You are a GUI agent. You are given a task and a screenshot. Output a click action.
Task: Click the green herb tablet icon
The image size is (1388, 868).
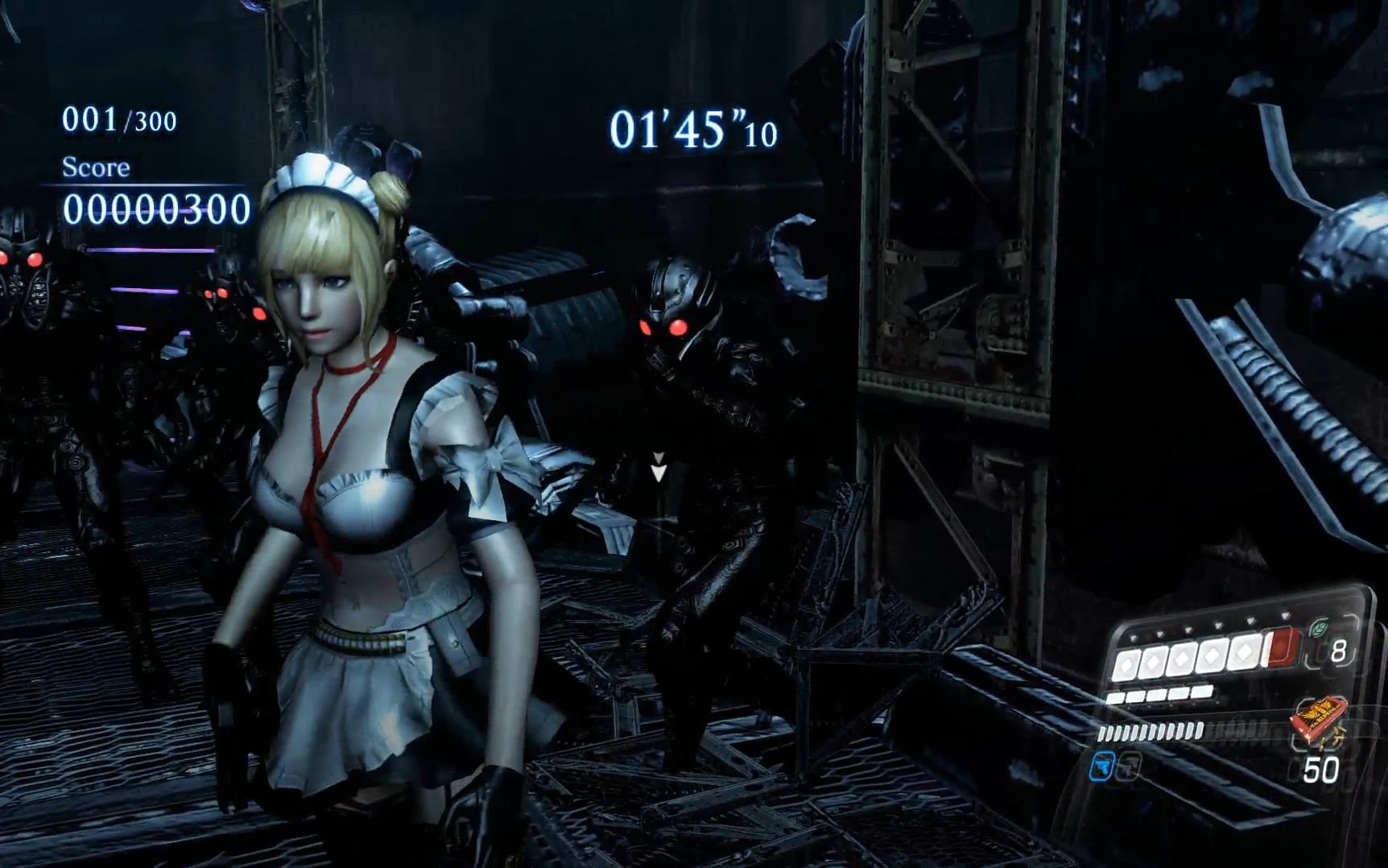[x=1319, y=628]
